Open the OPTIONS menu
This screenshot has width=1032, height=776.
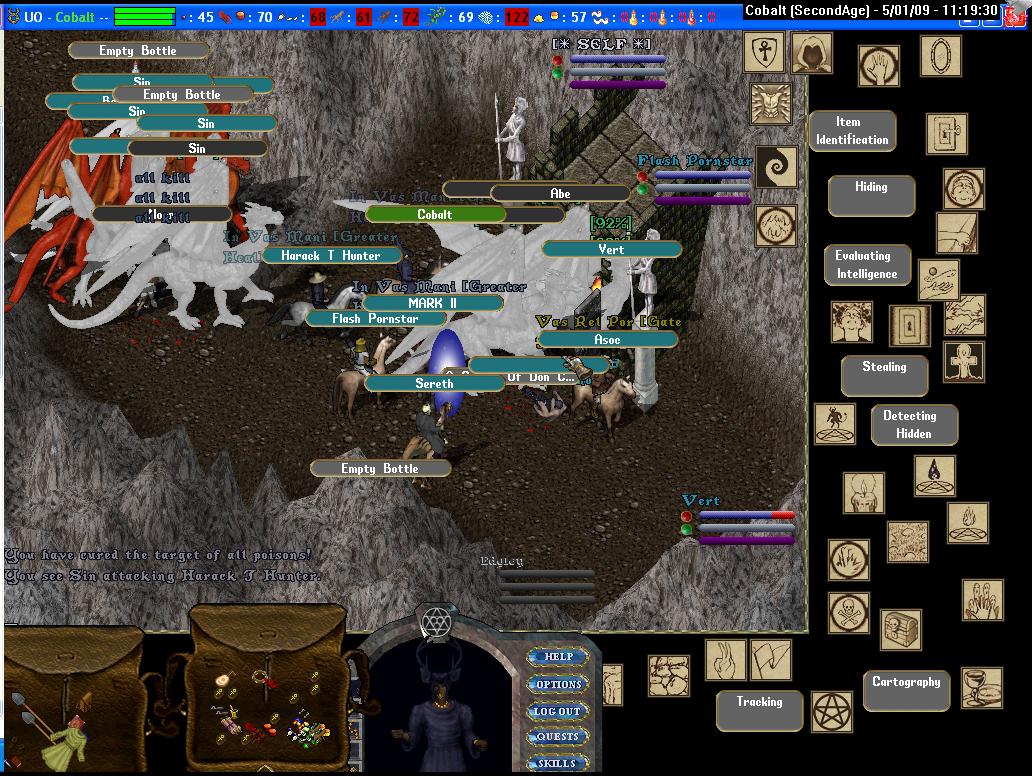[x=558, y=684]
